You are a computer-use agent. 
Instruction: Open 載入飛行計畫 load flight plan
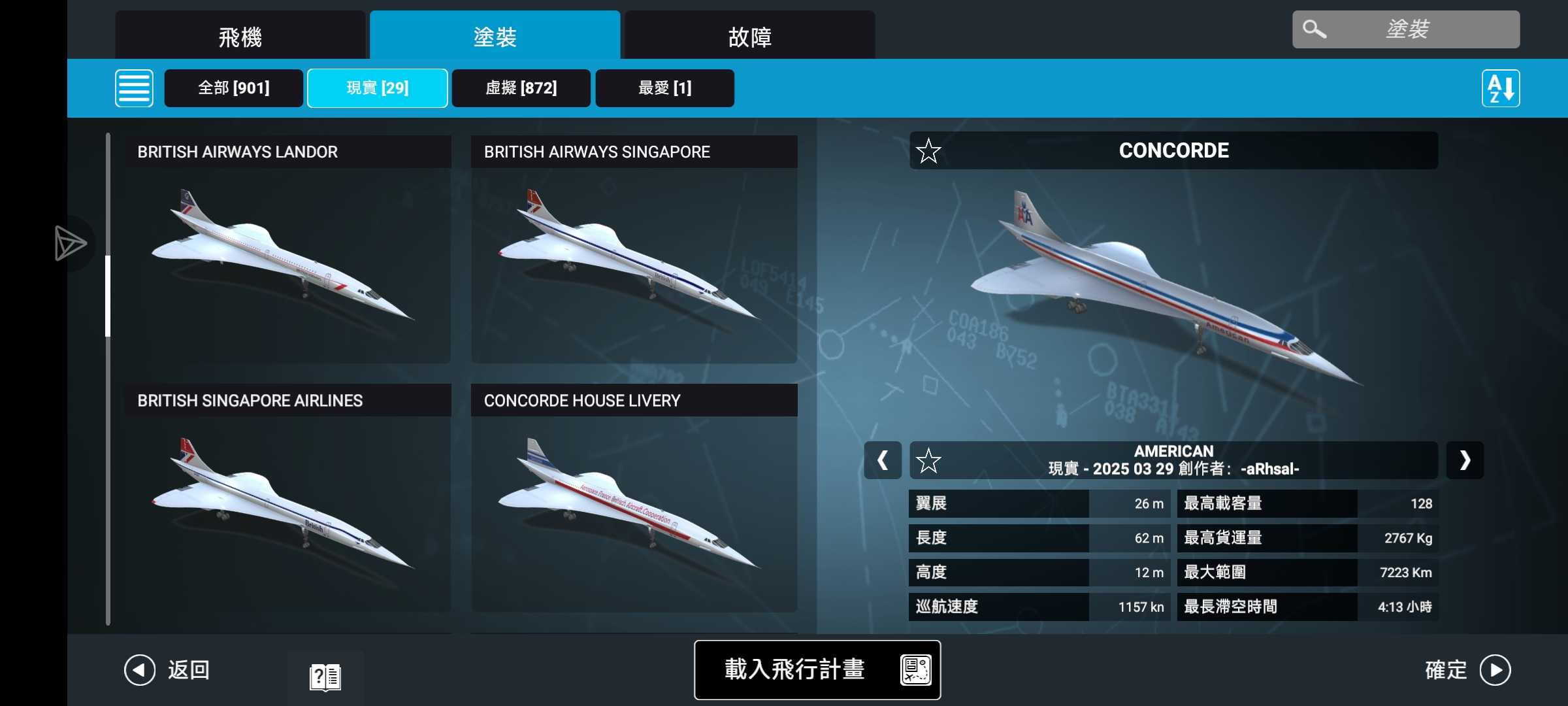tap(817, 669)
